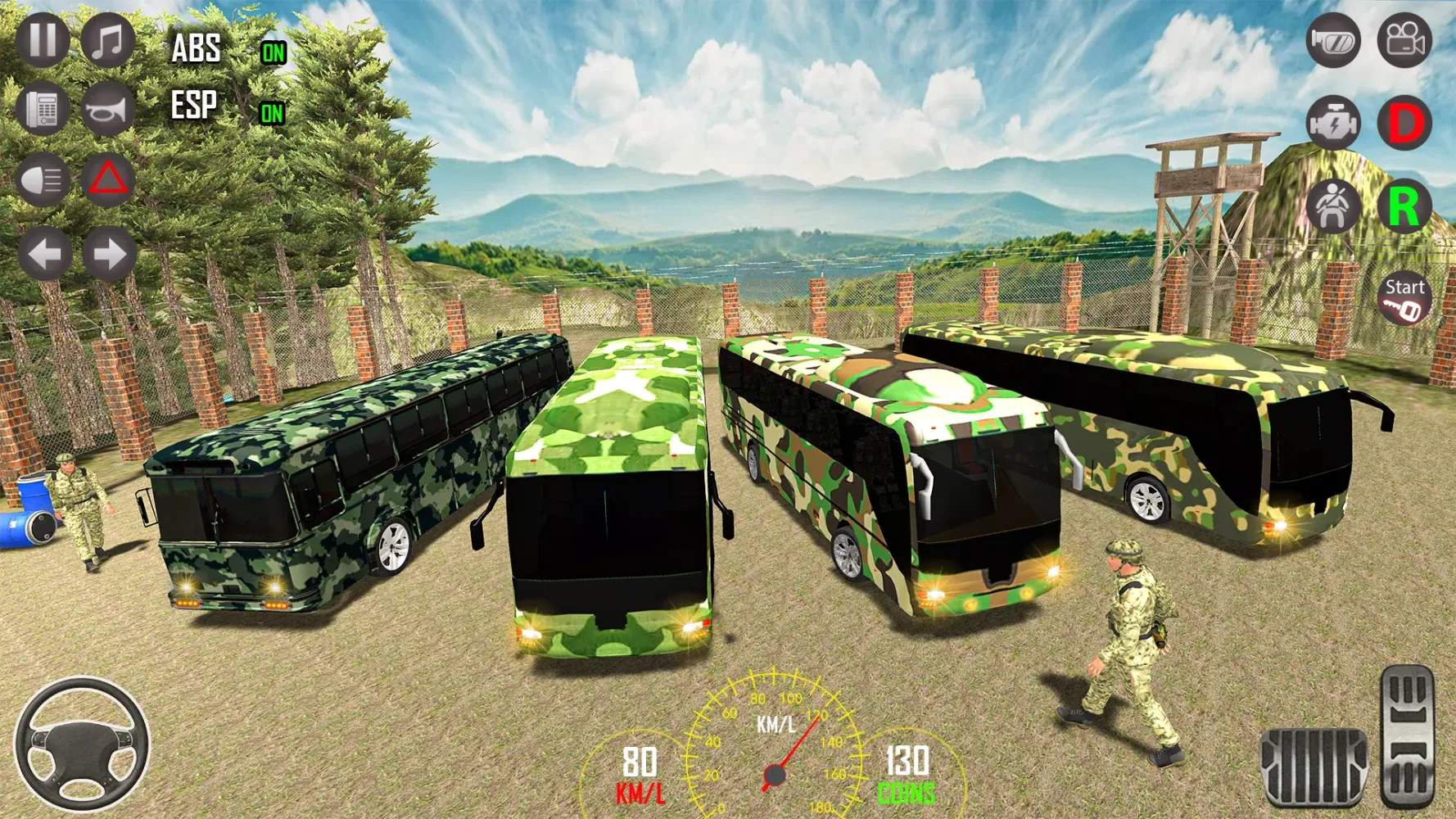Select the green R reverse gear
Viewport: 1456px width, 819px height.
click(1404, 206)
